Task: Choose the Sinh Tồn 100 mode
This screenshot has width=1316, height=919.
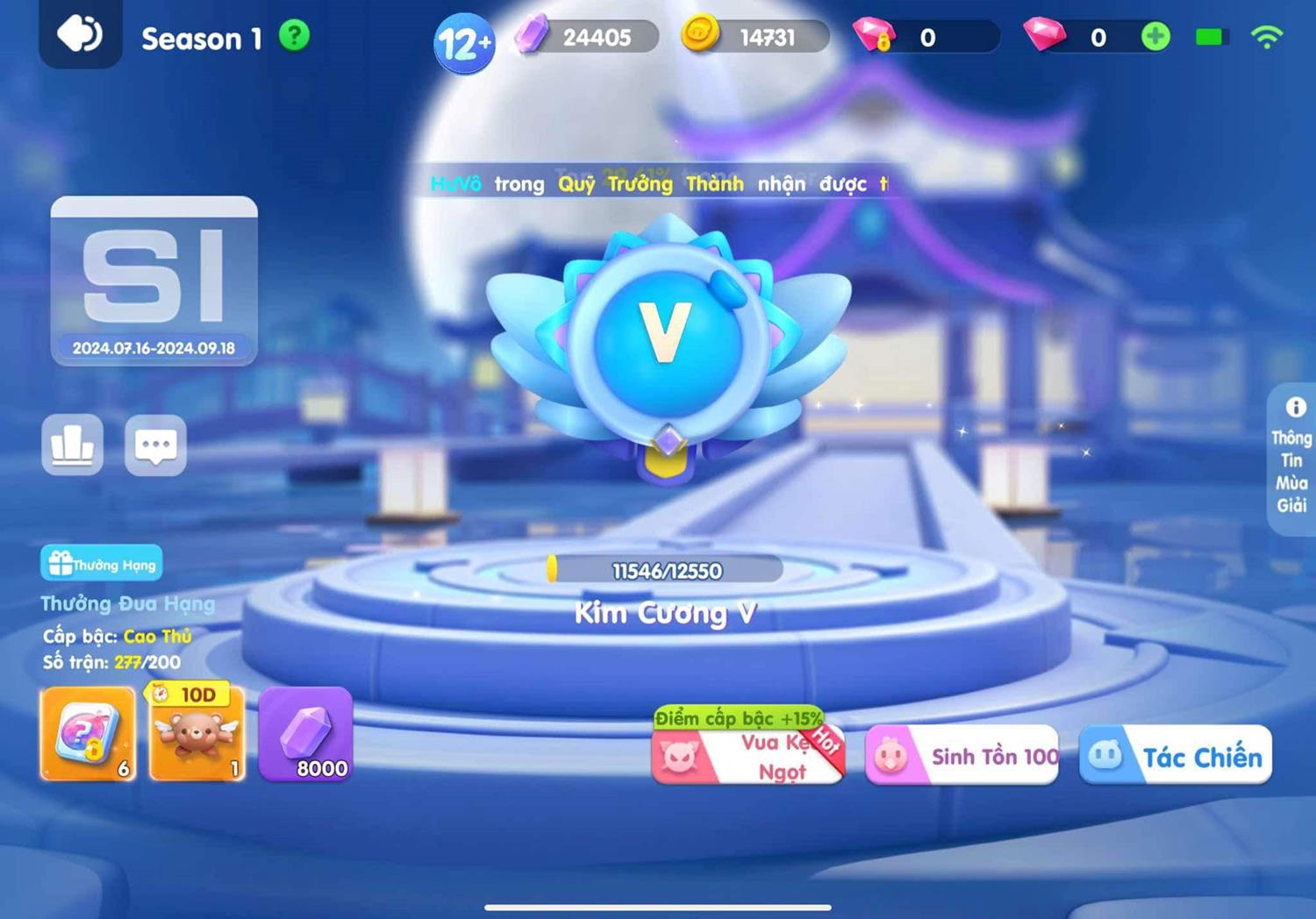Action: tap(962, 755)
